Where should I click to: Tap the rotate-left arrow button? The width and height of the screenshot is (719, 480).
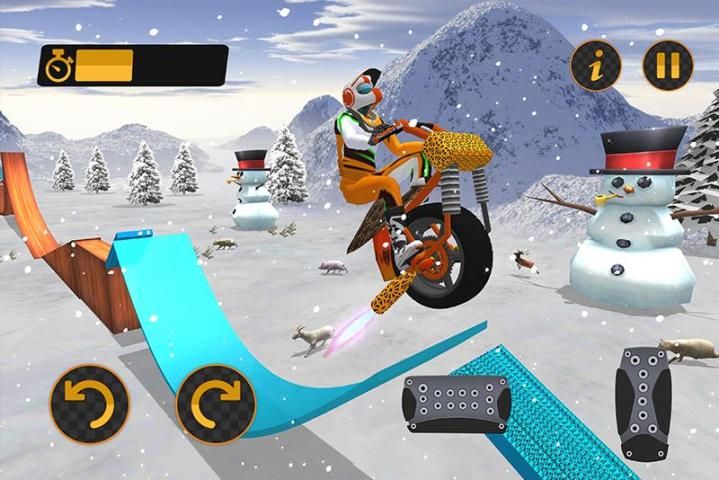pos(89,404)
